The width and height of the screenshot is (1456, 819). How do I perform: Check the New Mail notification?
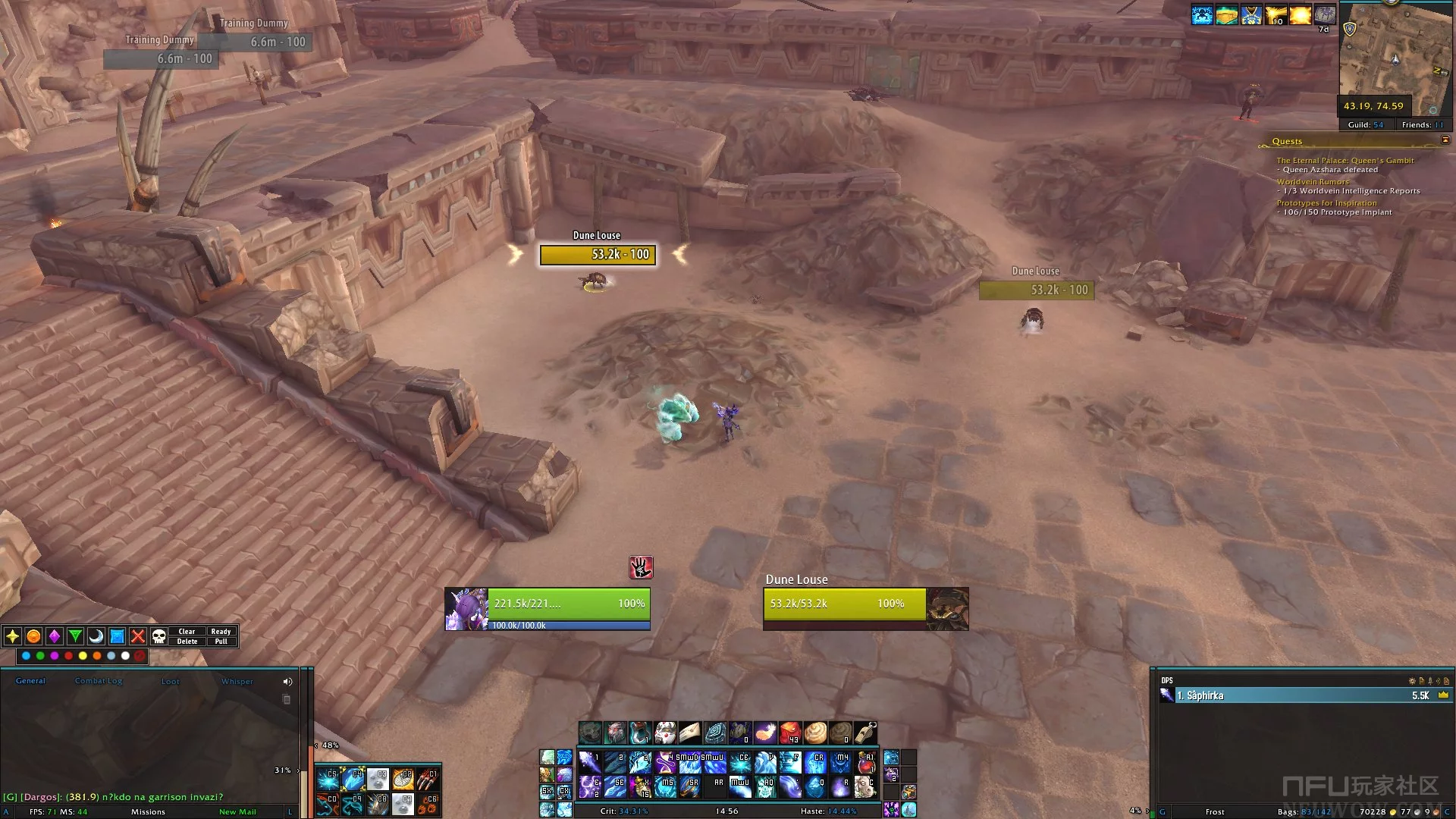(237, 812)
